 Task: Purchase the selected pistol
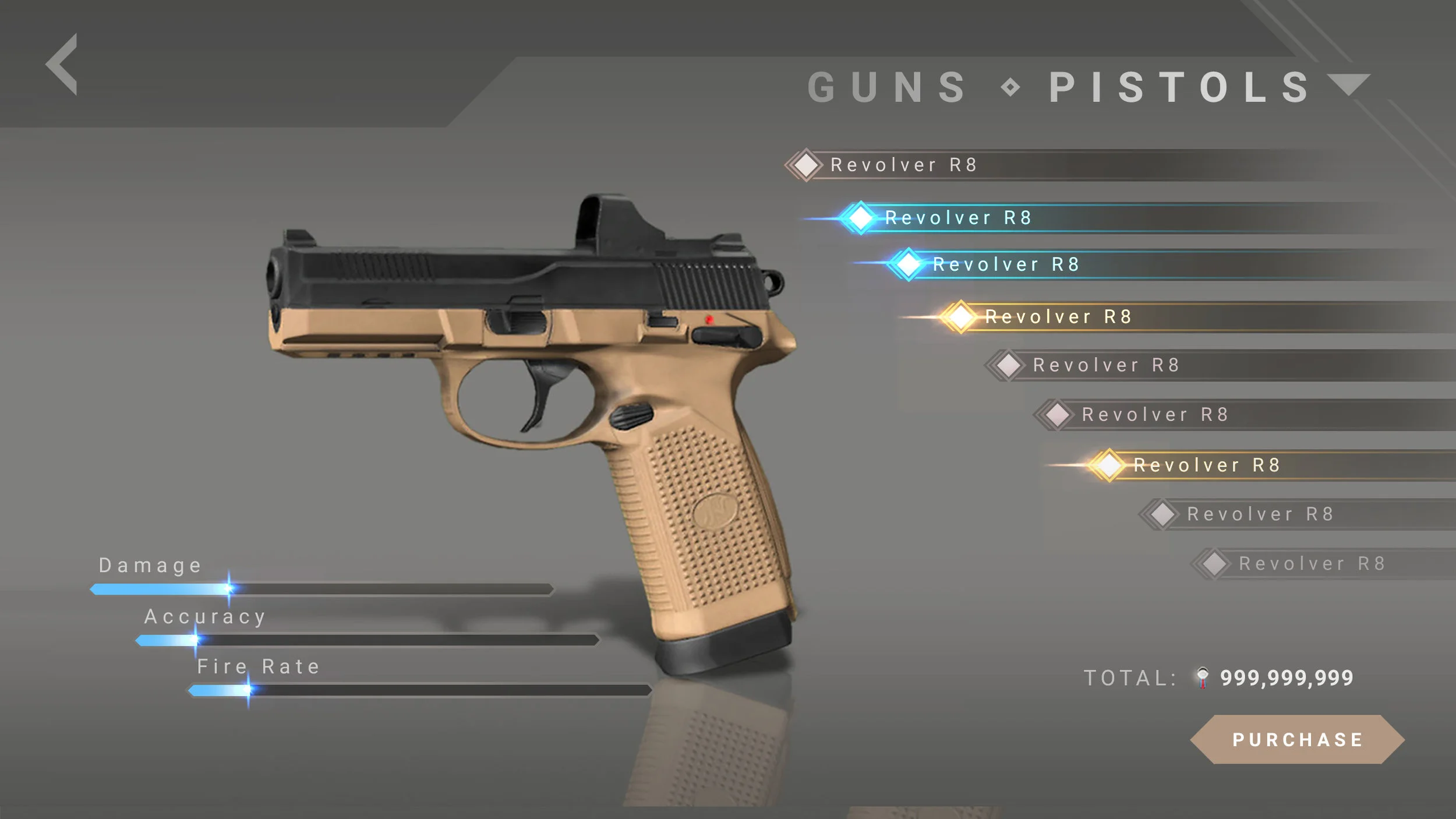pos(1297,739)
